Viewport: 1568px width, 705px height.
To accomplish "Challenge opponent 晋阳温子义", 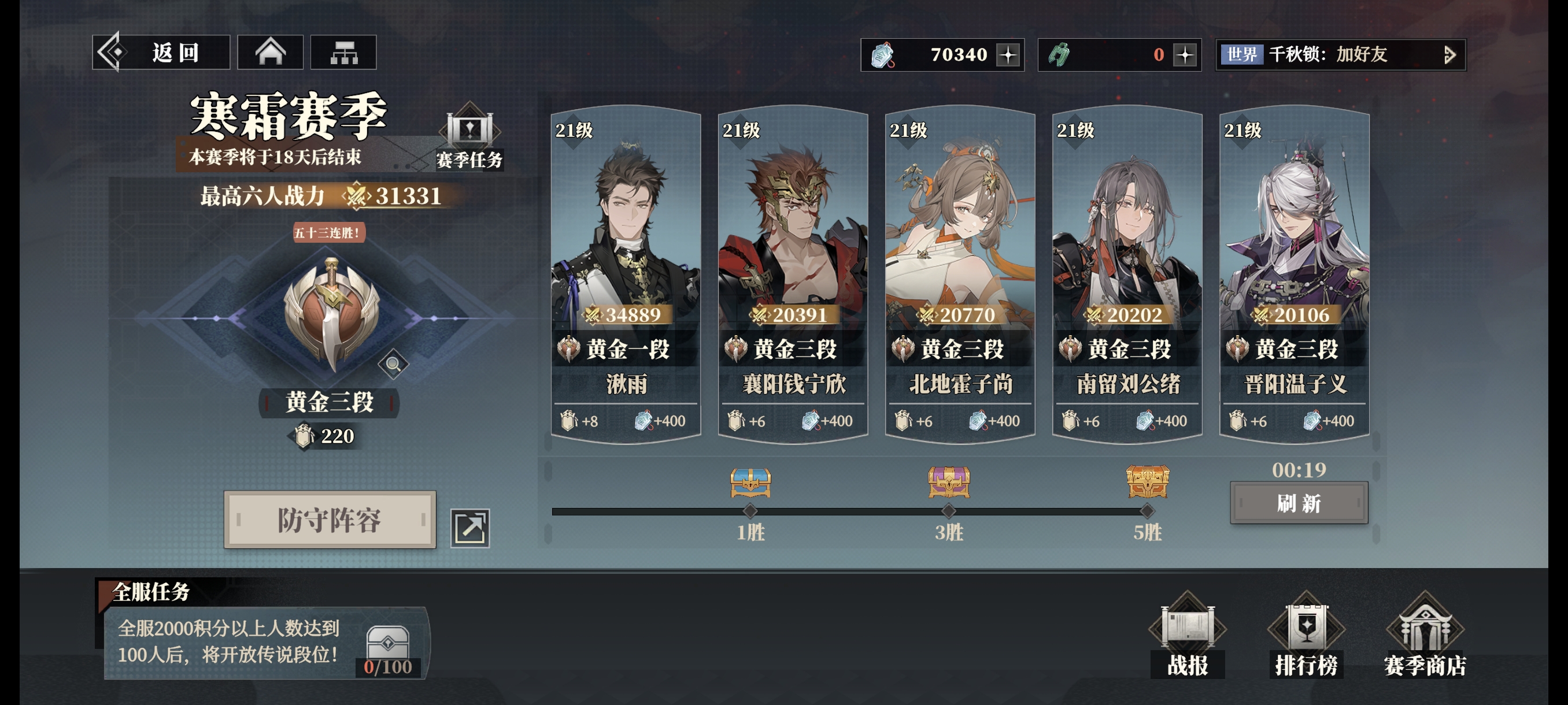I will [1295, 274].
